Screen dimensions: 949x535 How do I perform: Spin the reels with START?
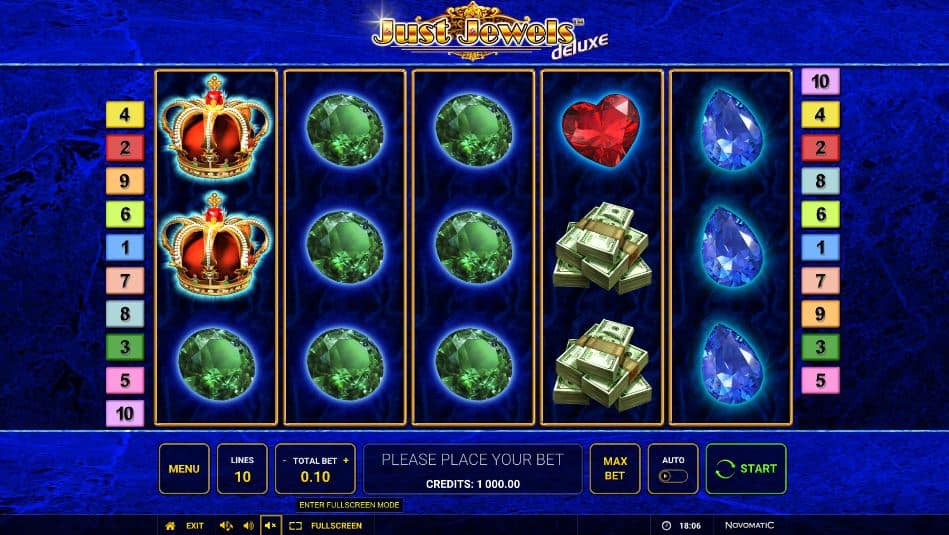point(746,469)
